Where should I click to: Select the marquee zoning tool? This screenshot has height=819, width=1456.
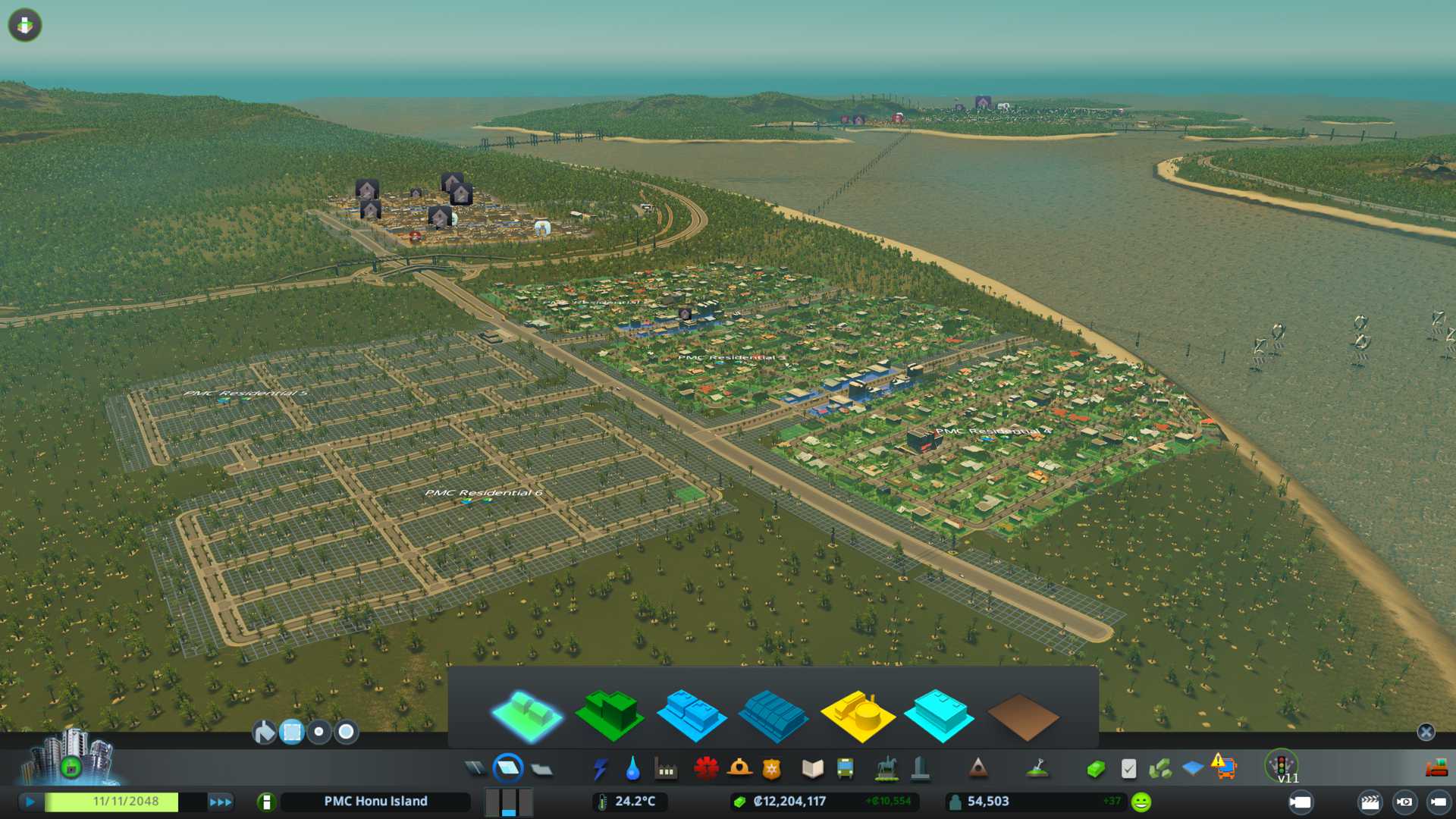coord(292,732)
